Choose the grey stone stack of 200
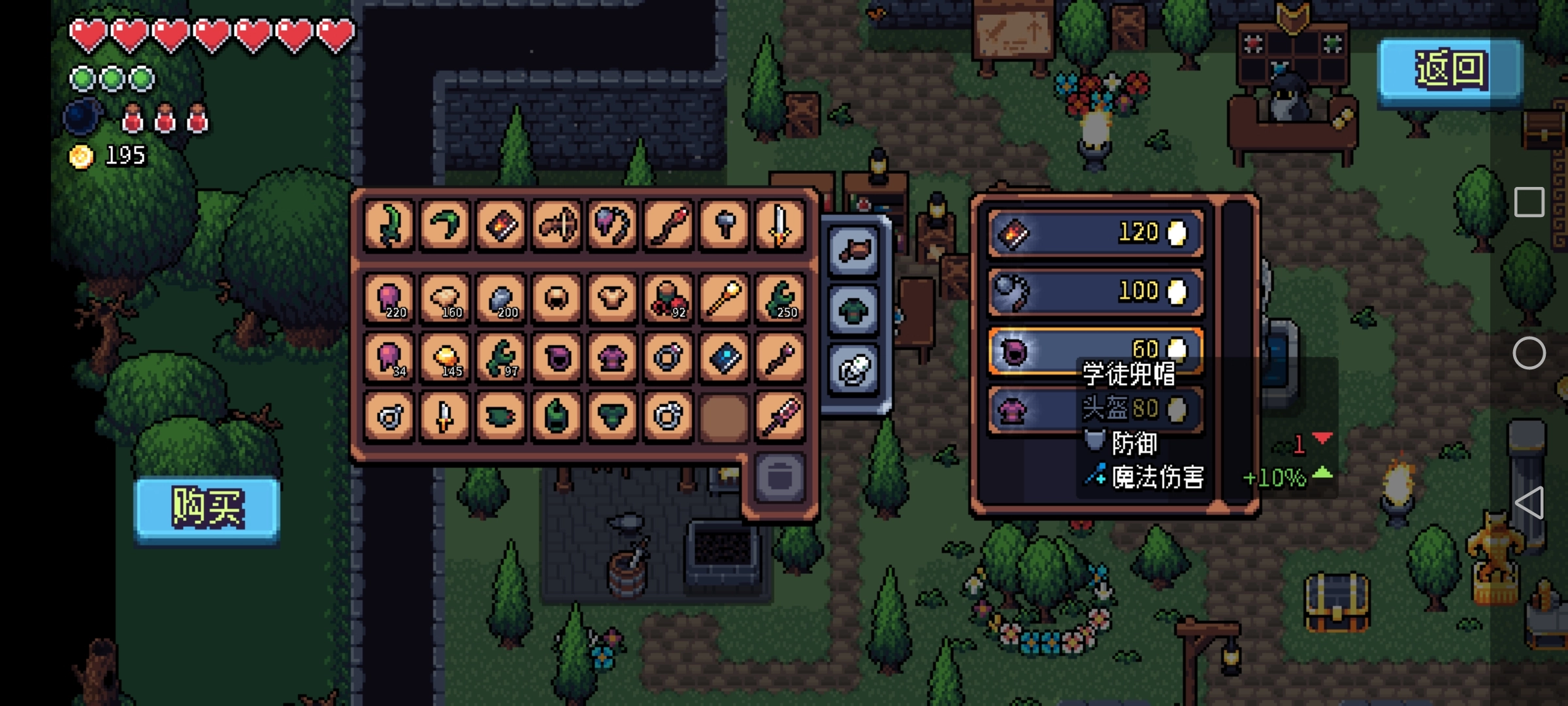Screen dimensions: 1568x706 pyautogui.click(x=500, y=298)
